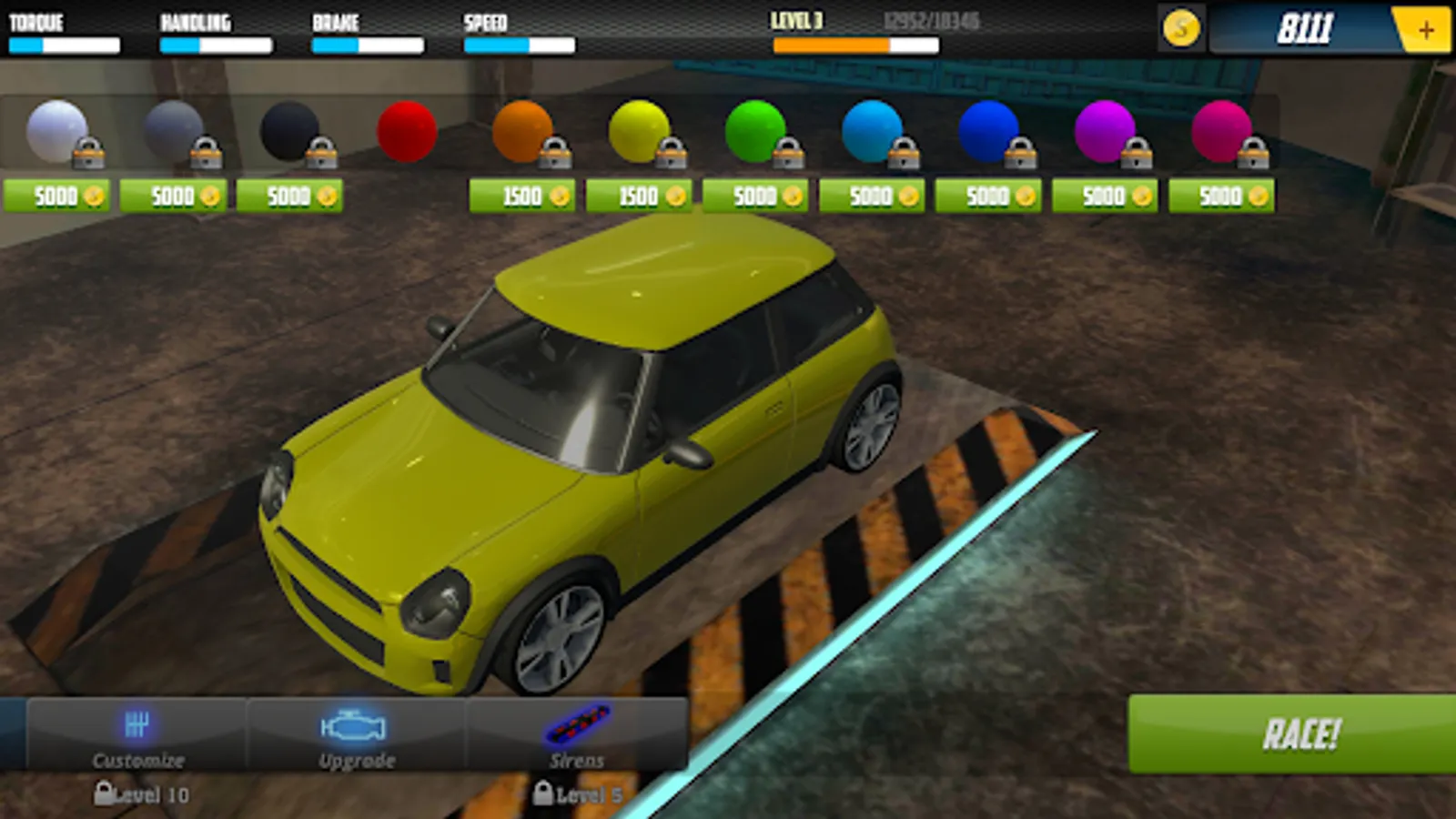Purchase the green paint for 5000 coins
Screen dimensions: 1456x819
click(755, 196)
